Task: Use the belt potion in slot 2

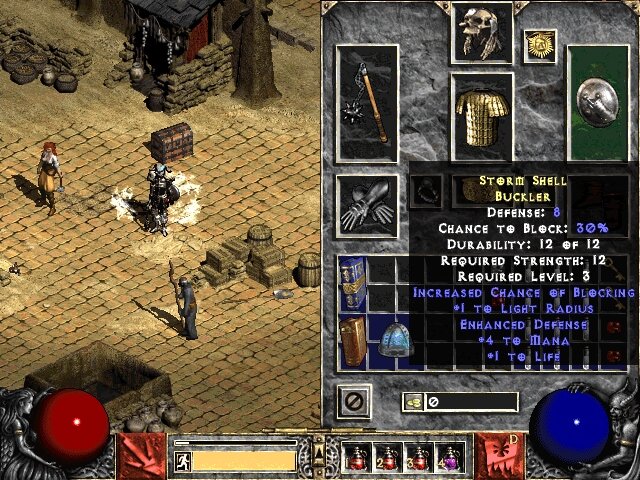Action: click(x=388, y=459)
